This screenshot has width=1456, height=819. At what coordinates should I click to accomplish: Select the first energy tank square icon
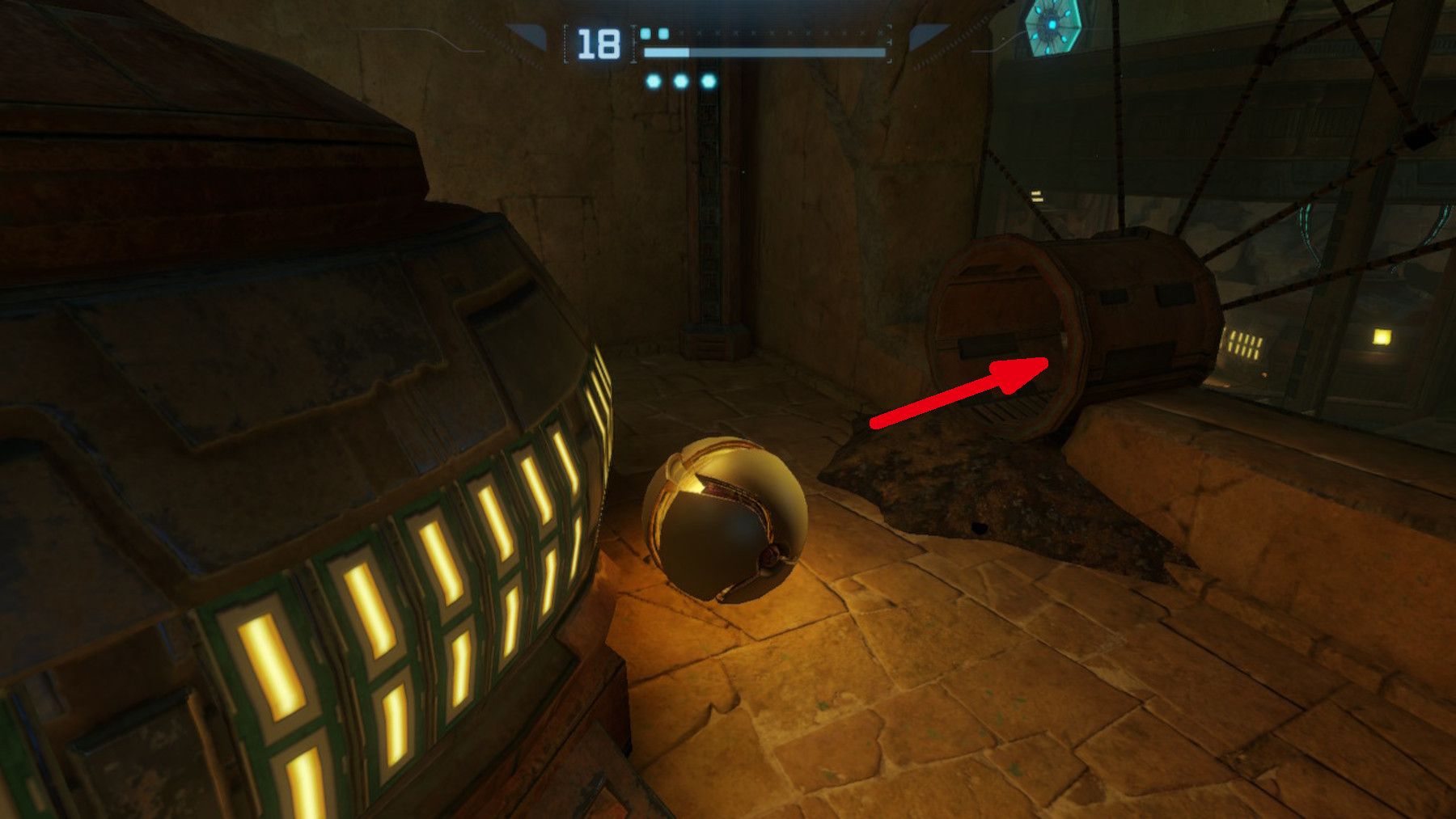(645, 32)
